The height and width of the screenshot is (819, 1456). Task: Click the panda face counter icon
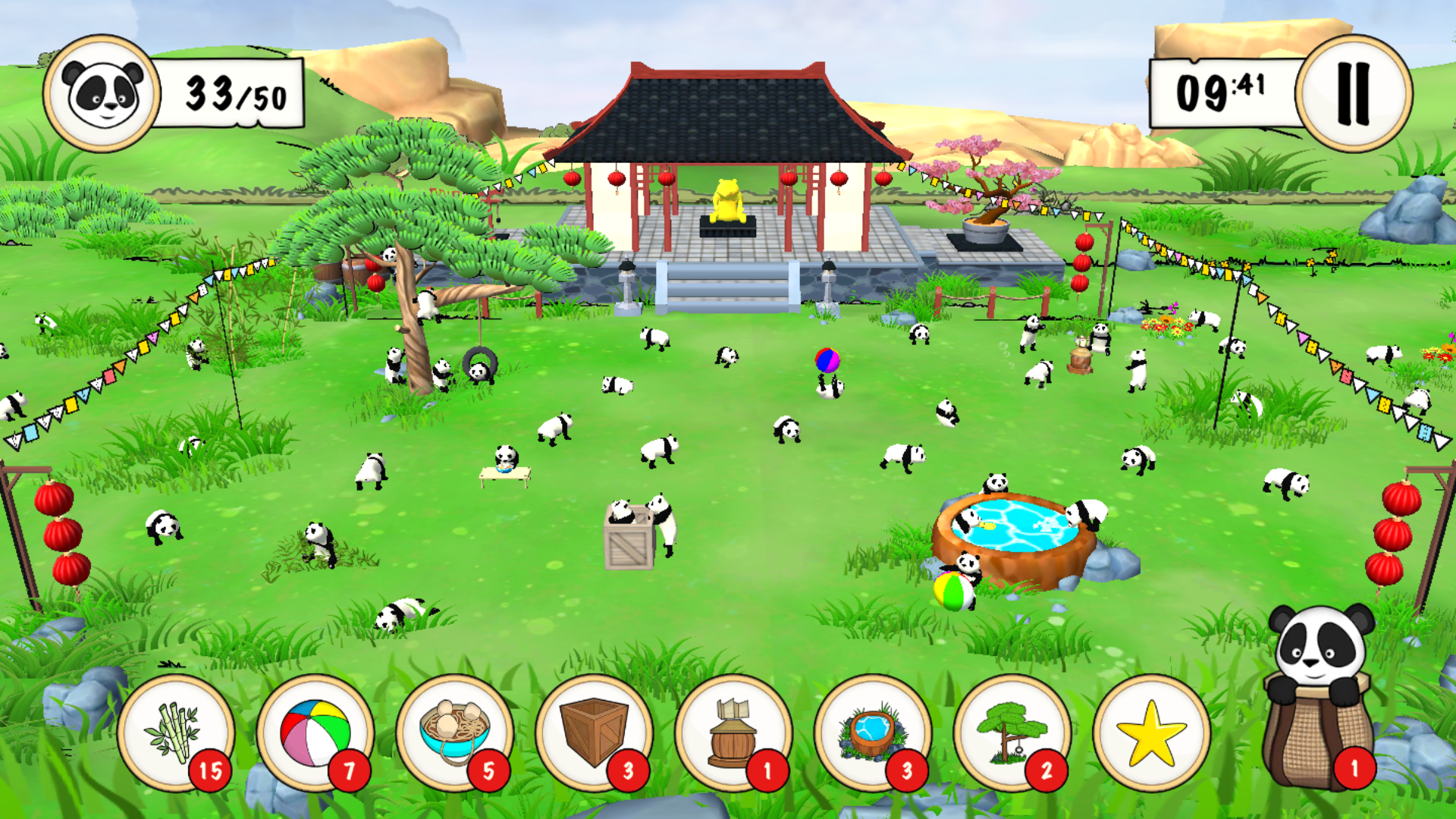click(102, 93)
